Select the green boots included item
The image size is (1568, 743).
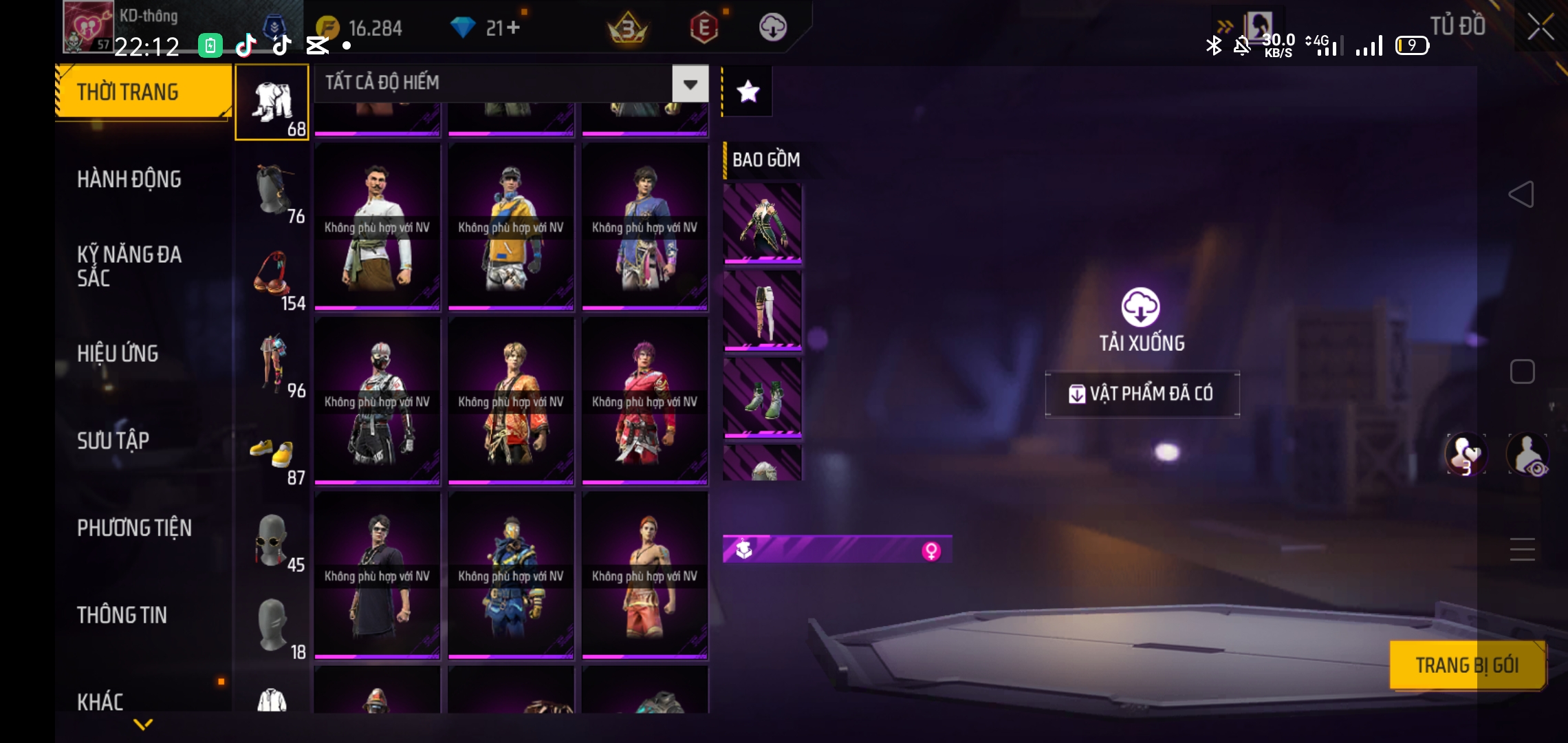[763, 398]
